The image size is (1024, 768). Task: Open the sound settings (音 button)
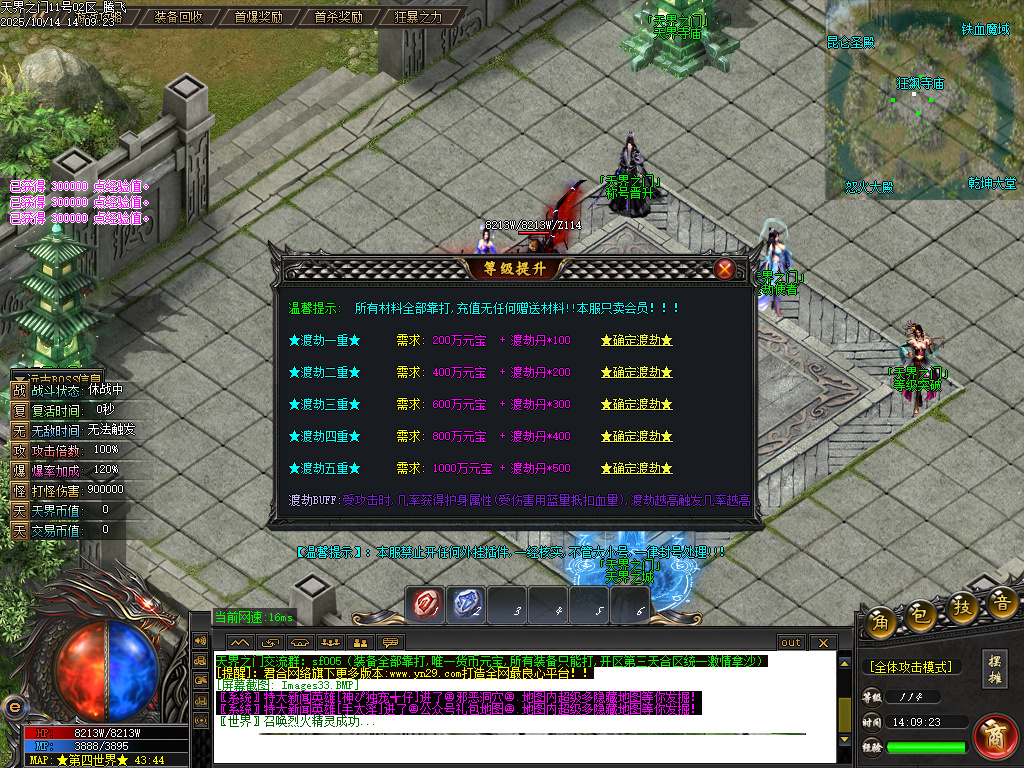click(x=1003, y=602)
